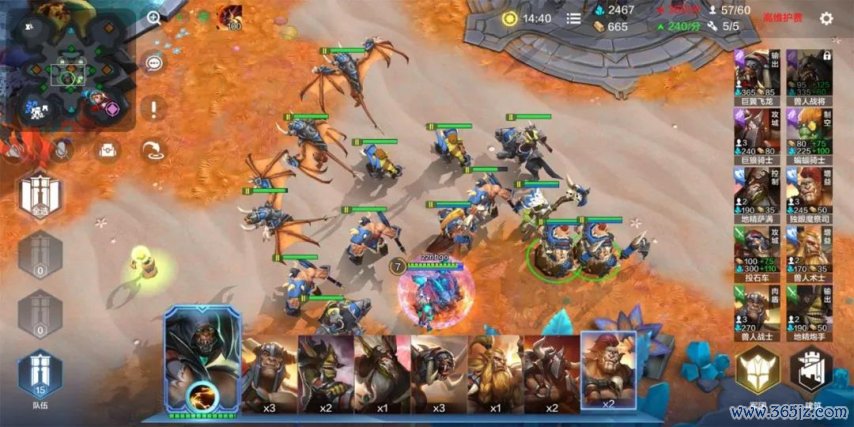Recruit the 兽人战将 unit
The height and width of the screenshot is (427, 854).
click(808, 73)
